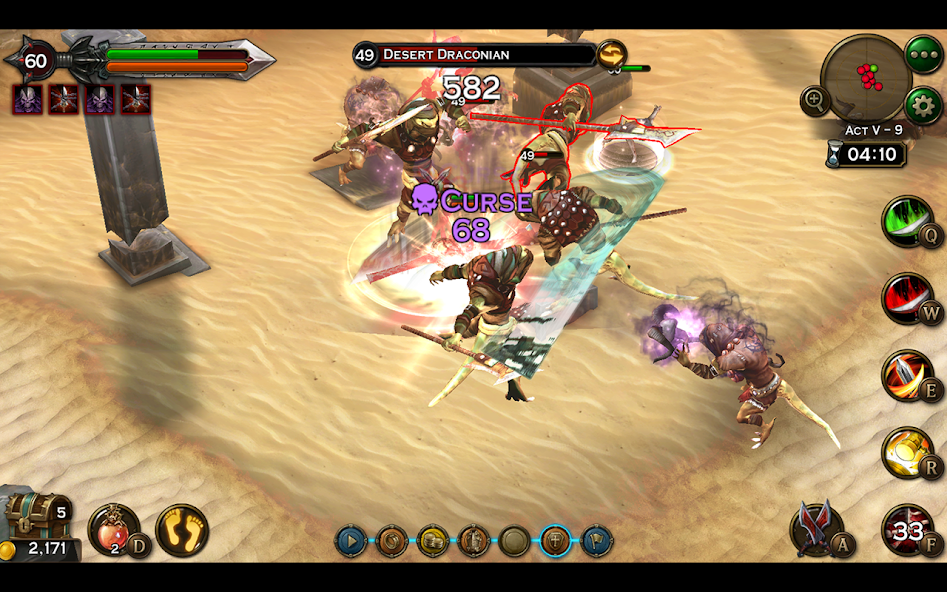Activate the green slash skill

click(x=906, y=220)
